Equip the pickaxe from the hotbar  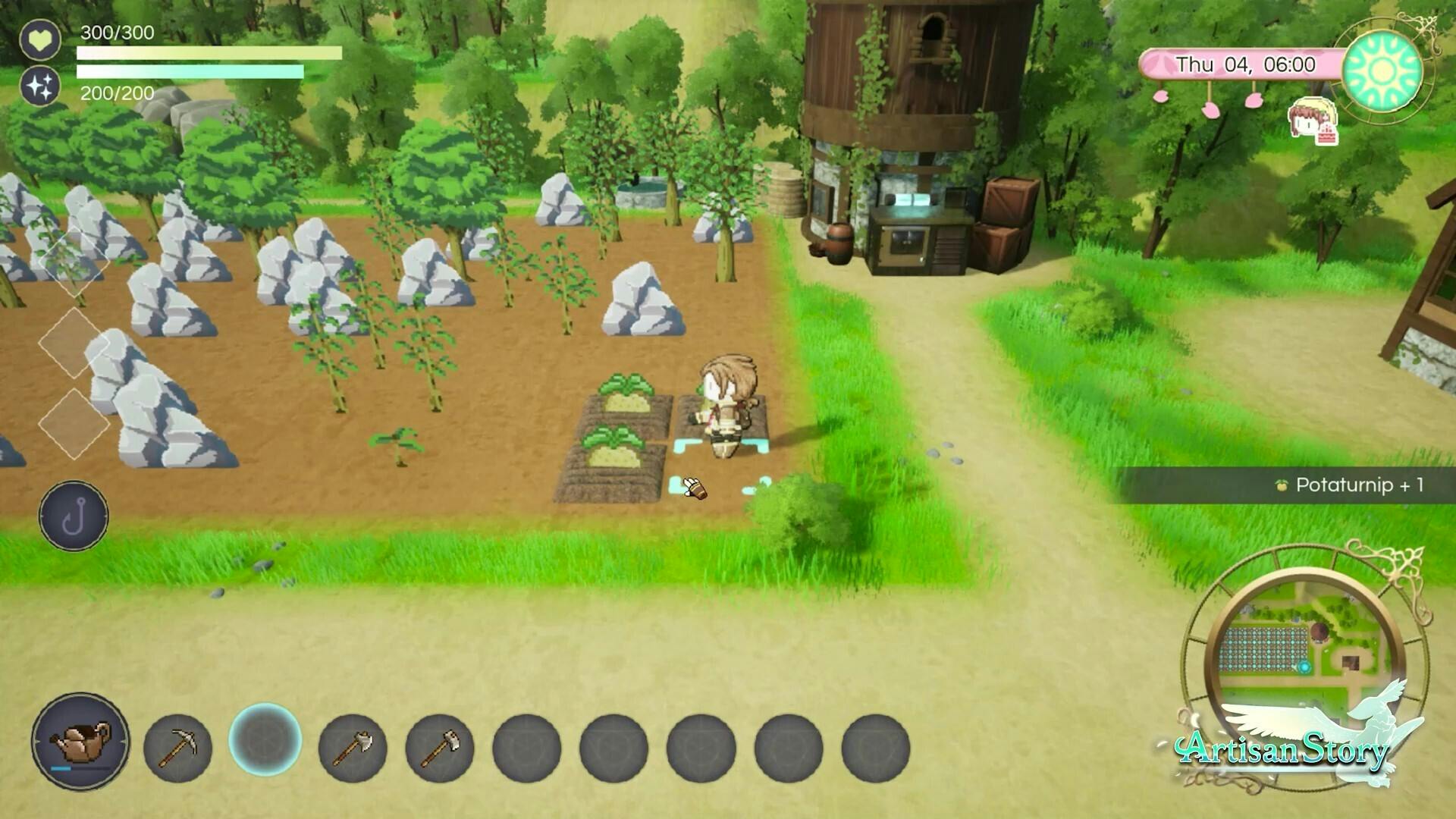177,748
